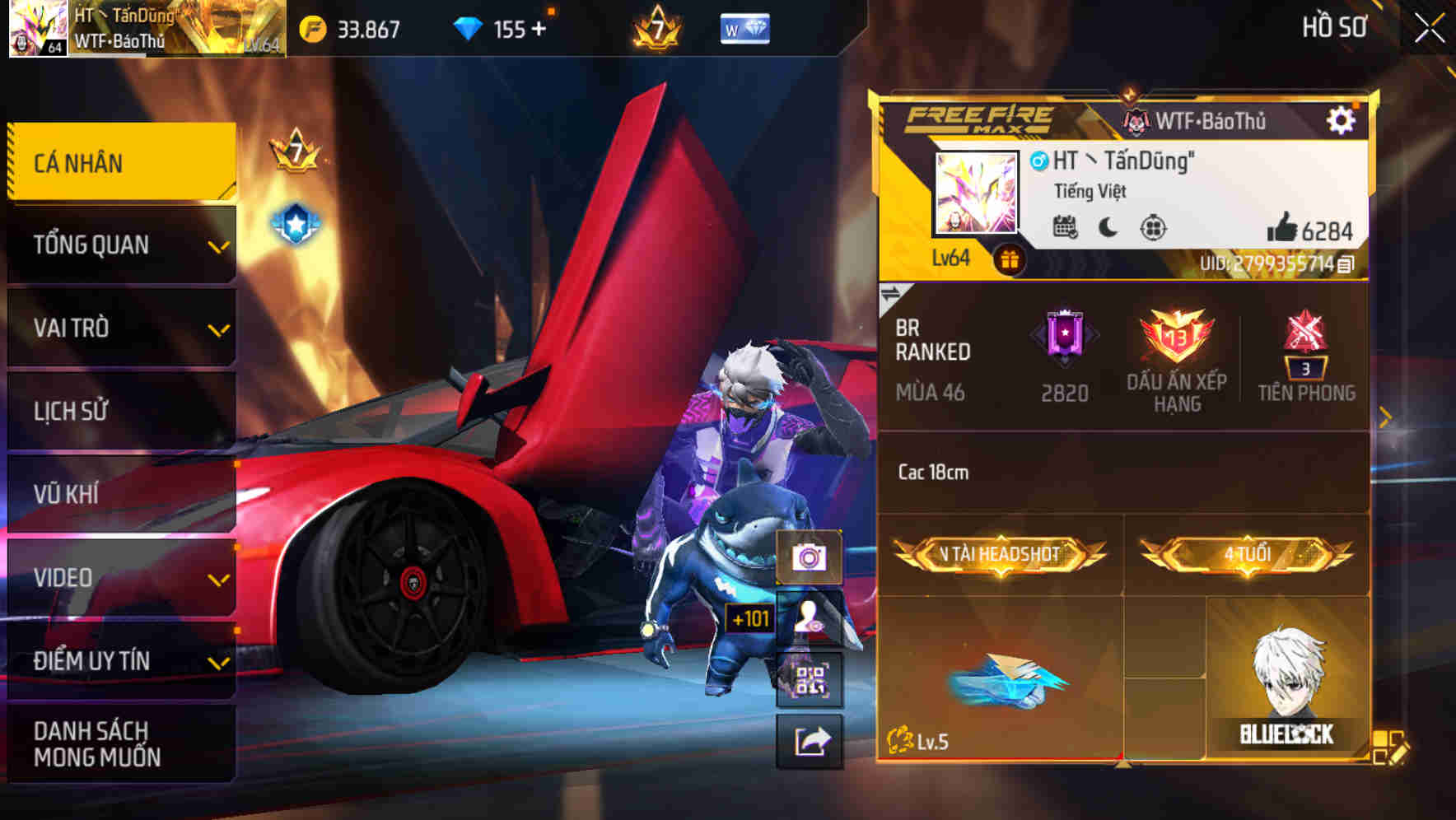
Task: Open the QR code button
Action: tap(809, 680)
